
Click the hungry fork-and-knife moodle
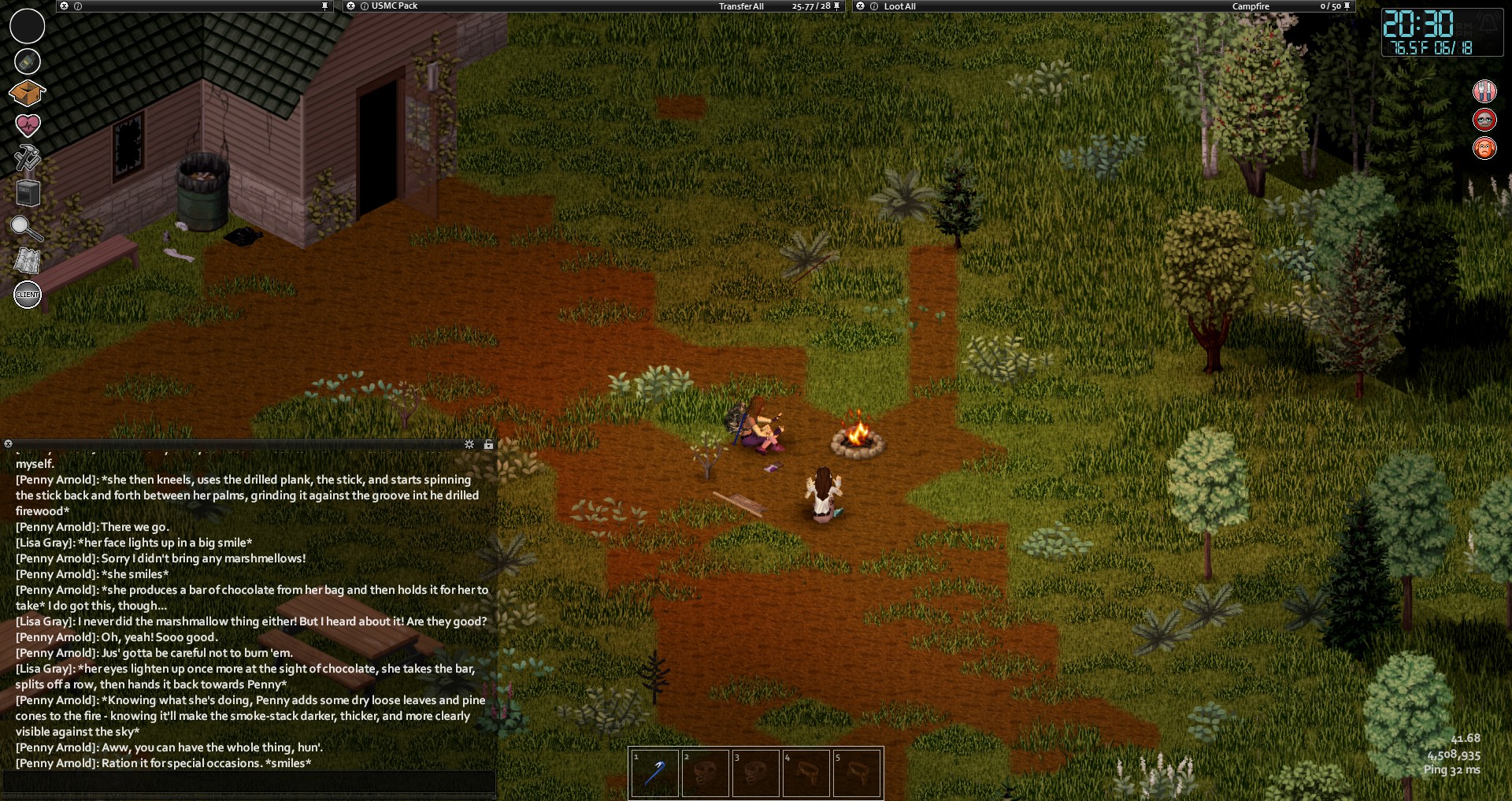pyautogui.click(x=1484, y=91)
